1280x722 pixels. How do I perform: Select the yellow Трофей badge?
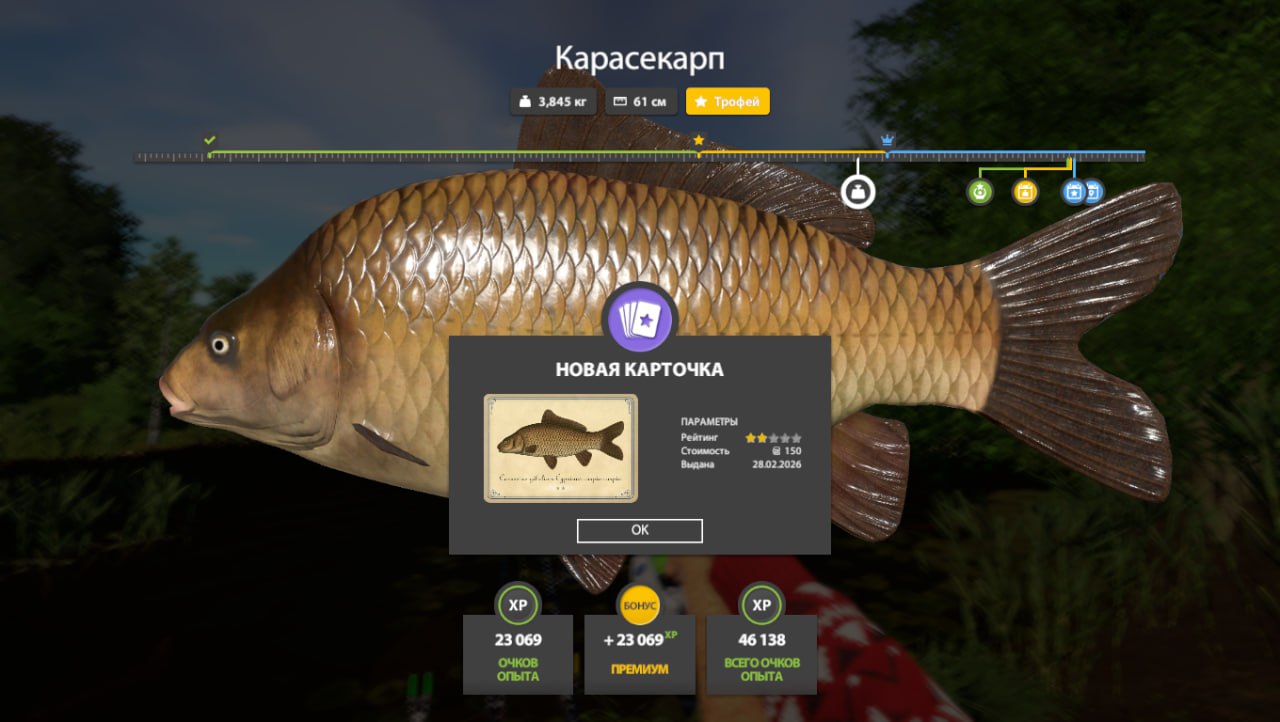727,102
